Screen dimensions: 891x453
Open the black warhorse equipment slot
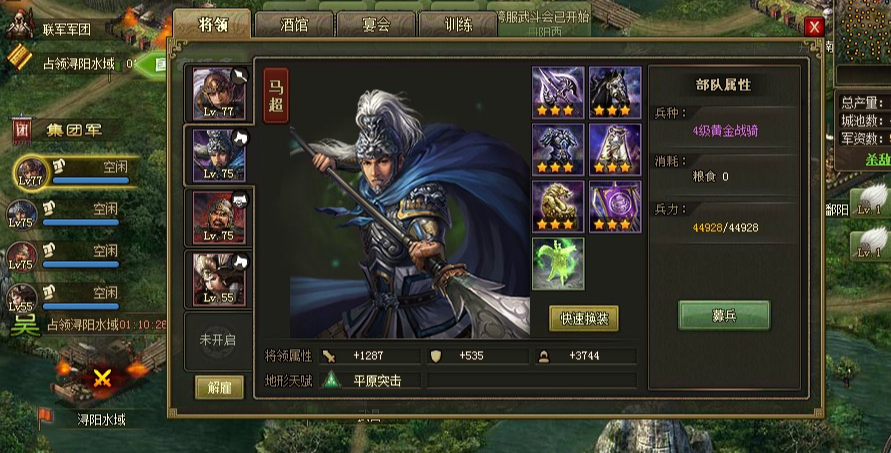point(615,92)
